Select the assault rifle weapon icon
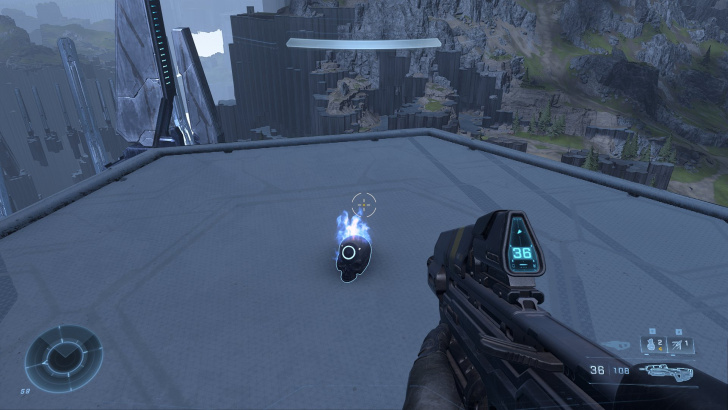 (667, 371)
